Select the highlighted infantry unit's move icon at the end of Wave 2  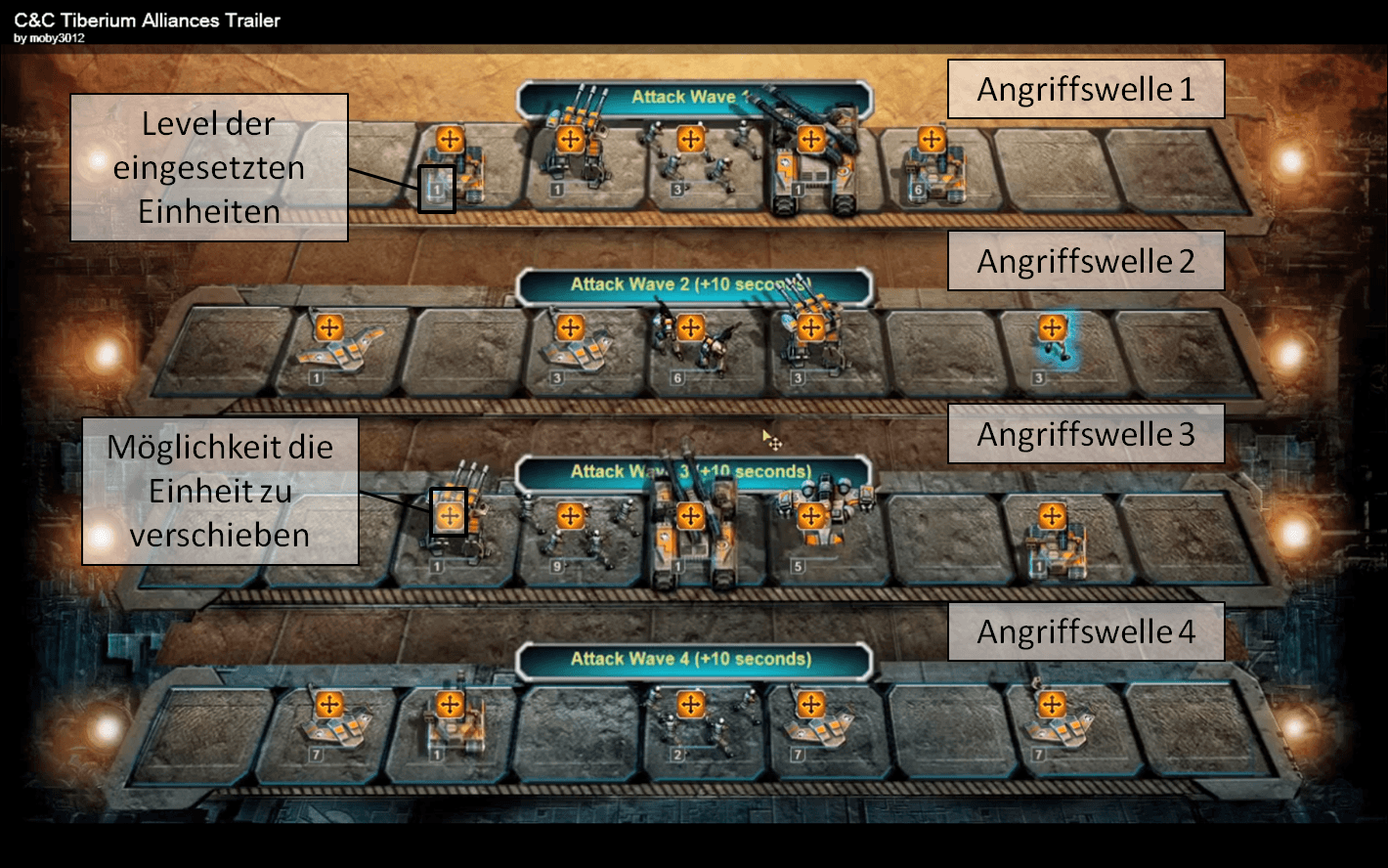click(1052, 327)
